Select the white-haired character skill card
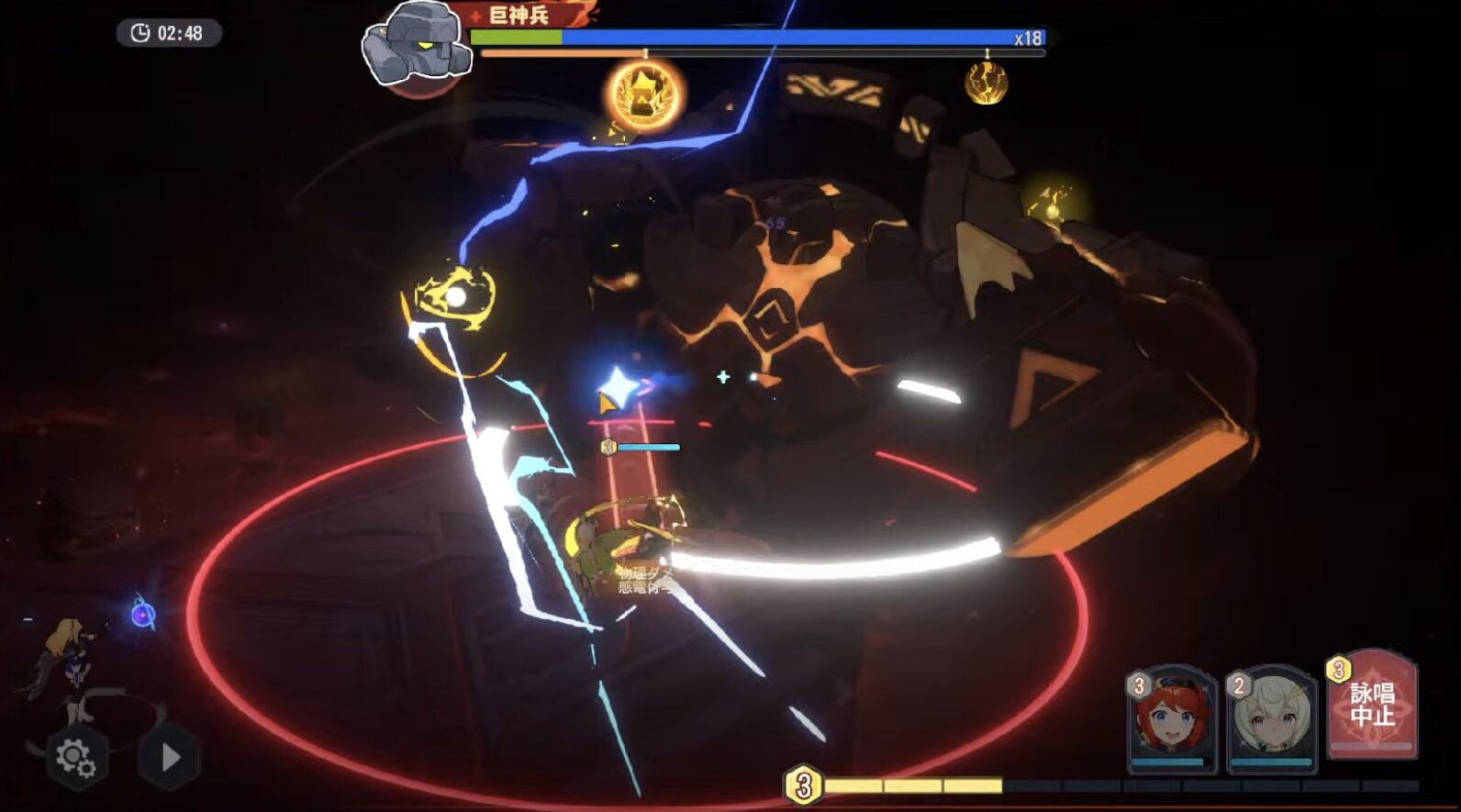This screenshot has width=1461, height=812. 1272,717
